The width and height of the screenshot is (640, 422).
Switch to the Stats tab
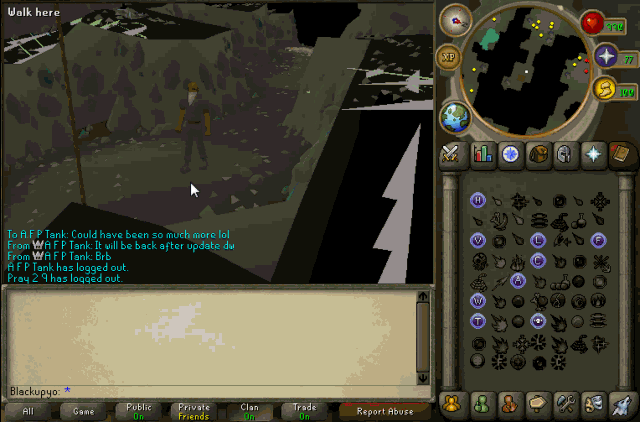[x=482, y=153]
